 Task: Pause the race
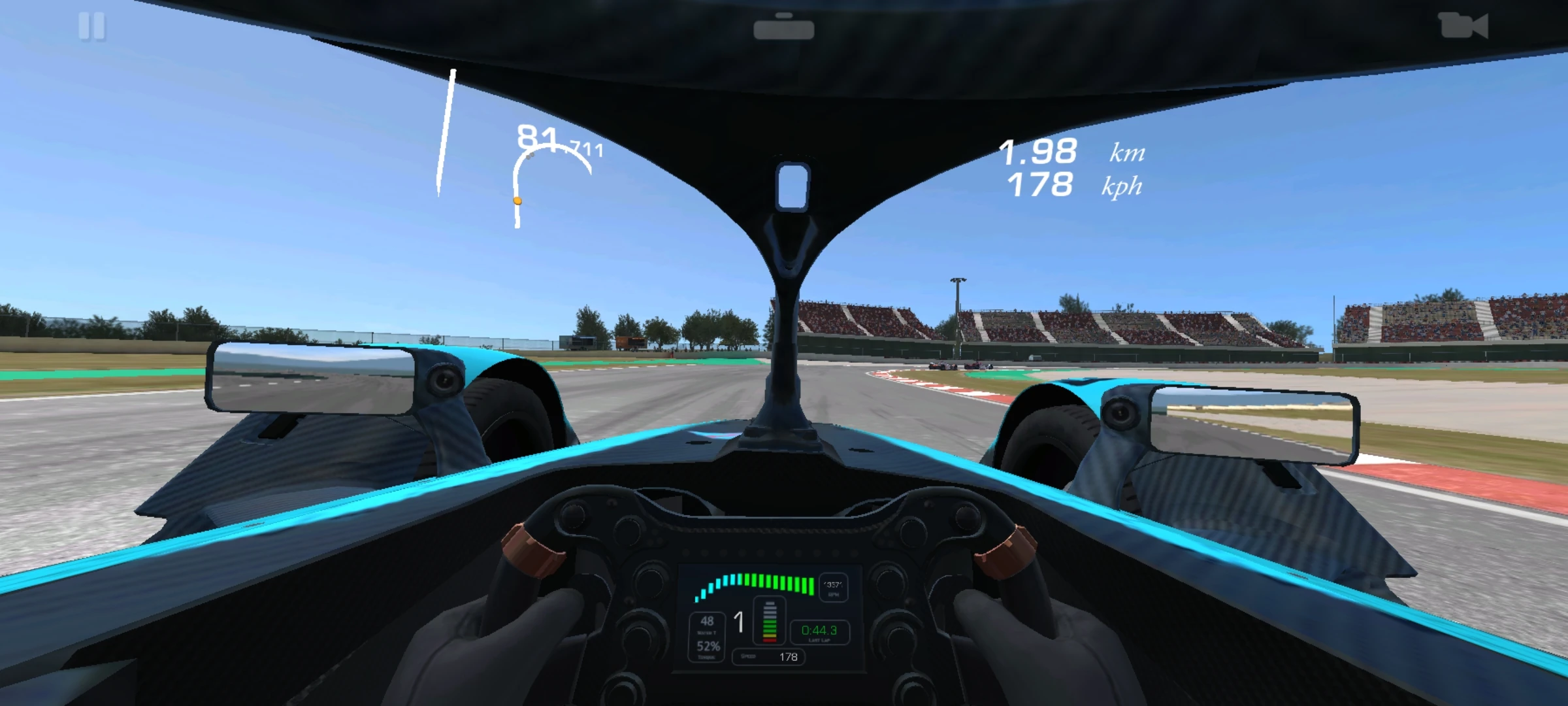(93, 26)
